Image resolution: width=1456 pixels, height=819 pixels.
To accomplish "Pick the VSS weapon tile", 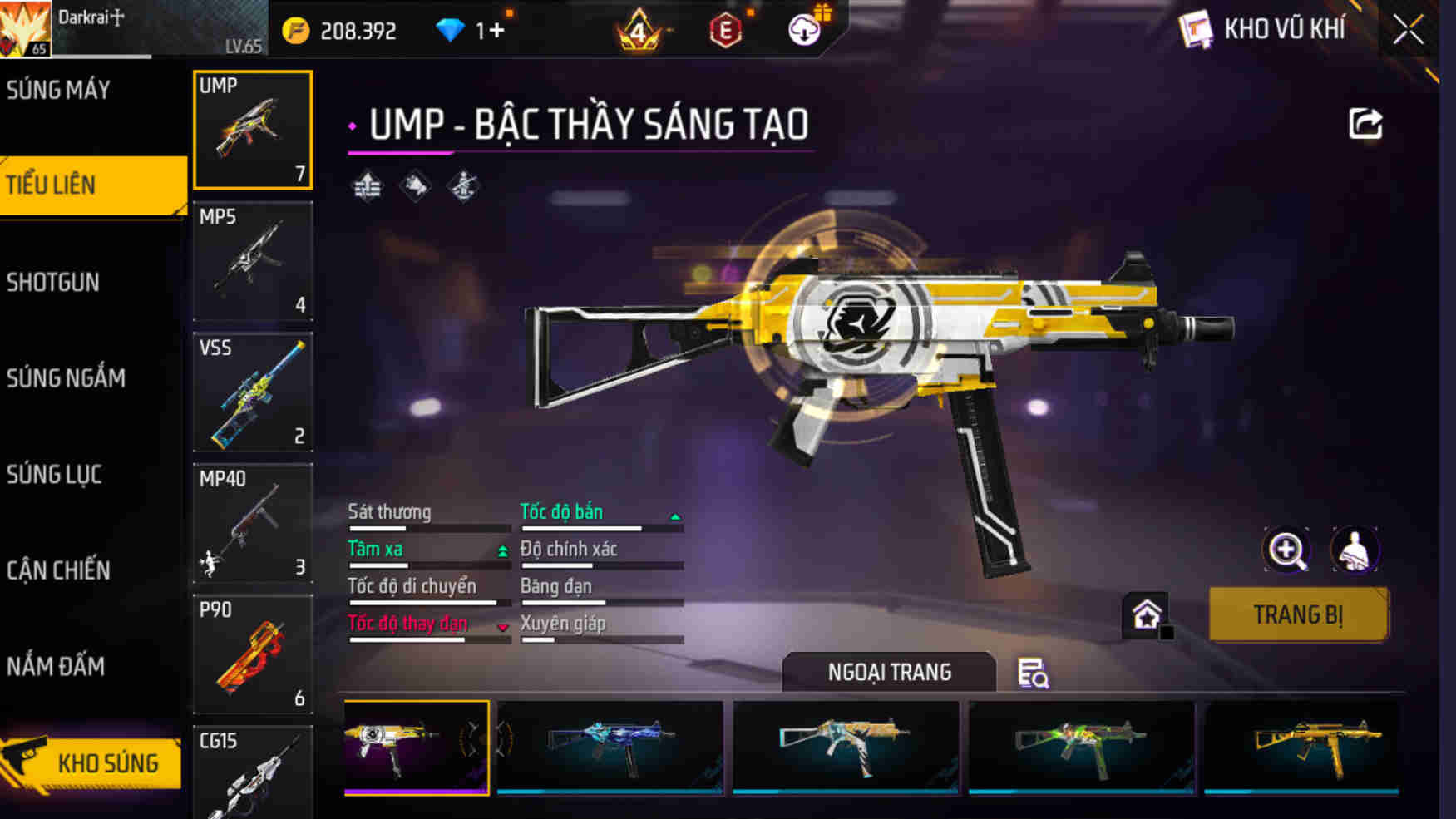I will click(253, 392).
